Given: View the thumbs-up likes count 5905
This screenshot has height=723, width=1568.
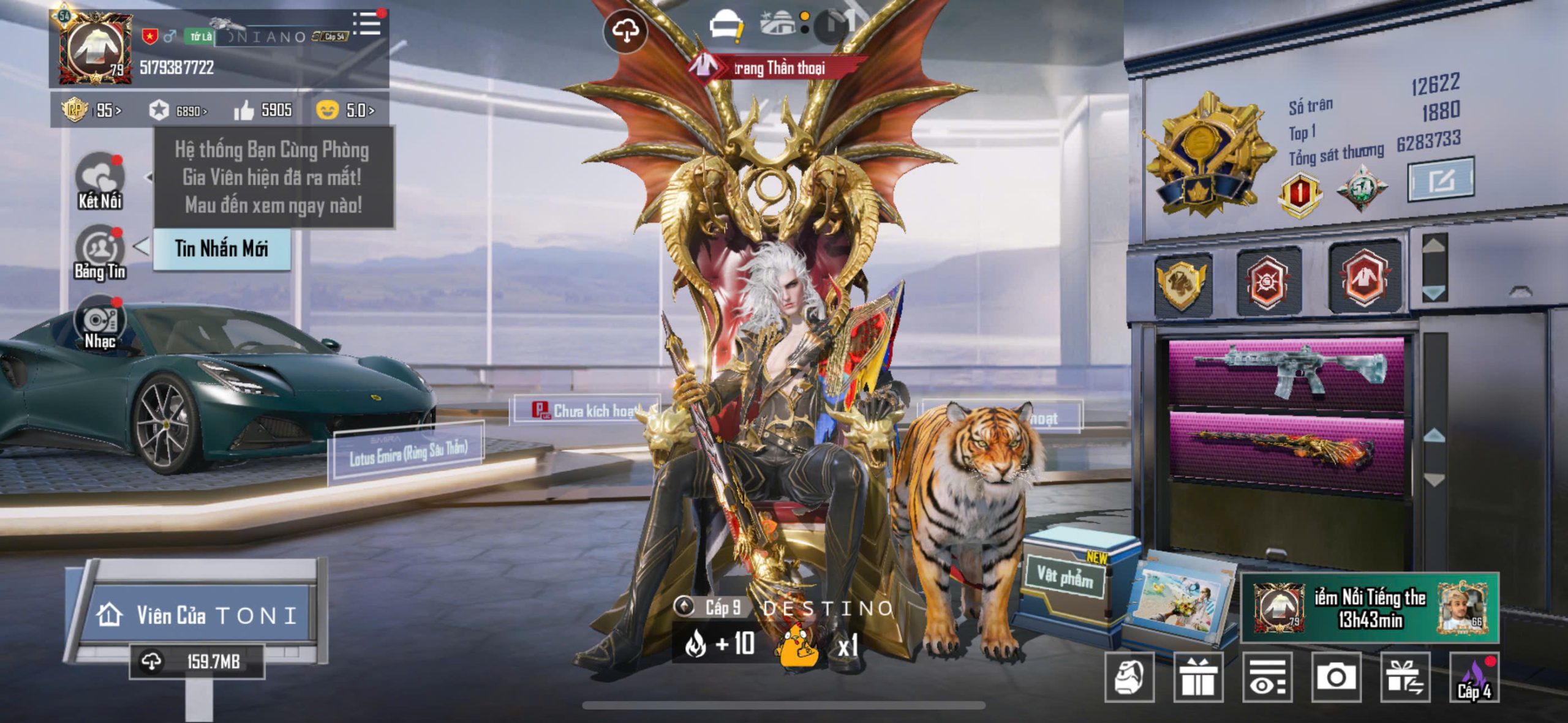Looking at the screenshot, I should (x=263, y=110).
